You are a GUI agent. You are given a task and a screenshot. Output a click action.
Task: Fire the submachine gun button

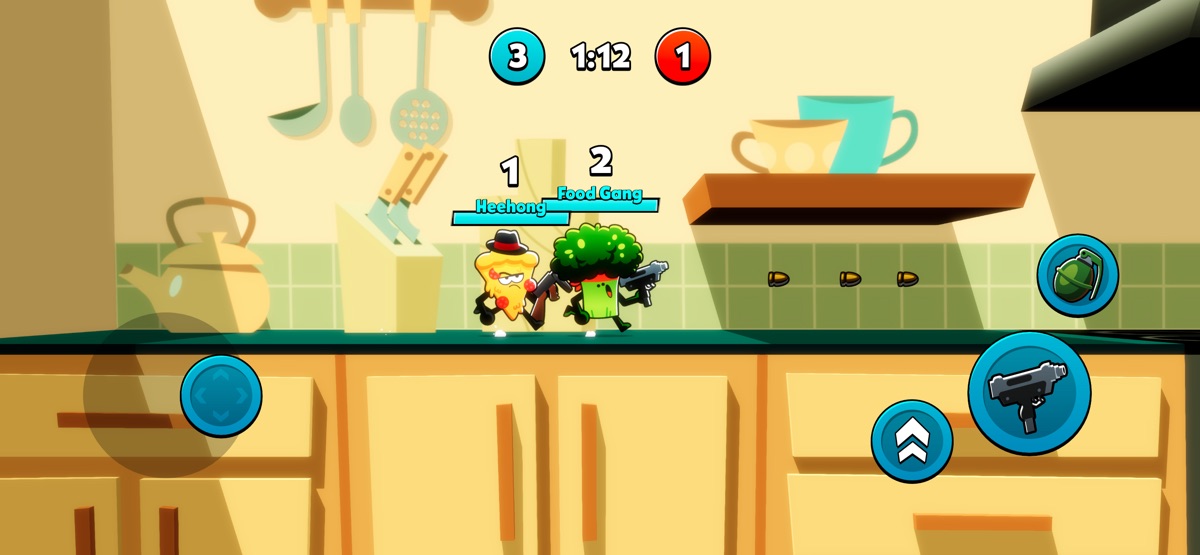pyautogui.click(x=1028, y=392)
